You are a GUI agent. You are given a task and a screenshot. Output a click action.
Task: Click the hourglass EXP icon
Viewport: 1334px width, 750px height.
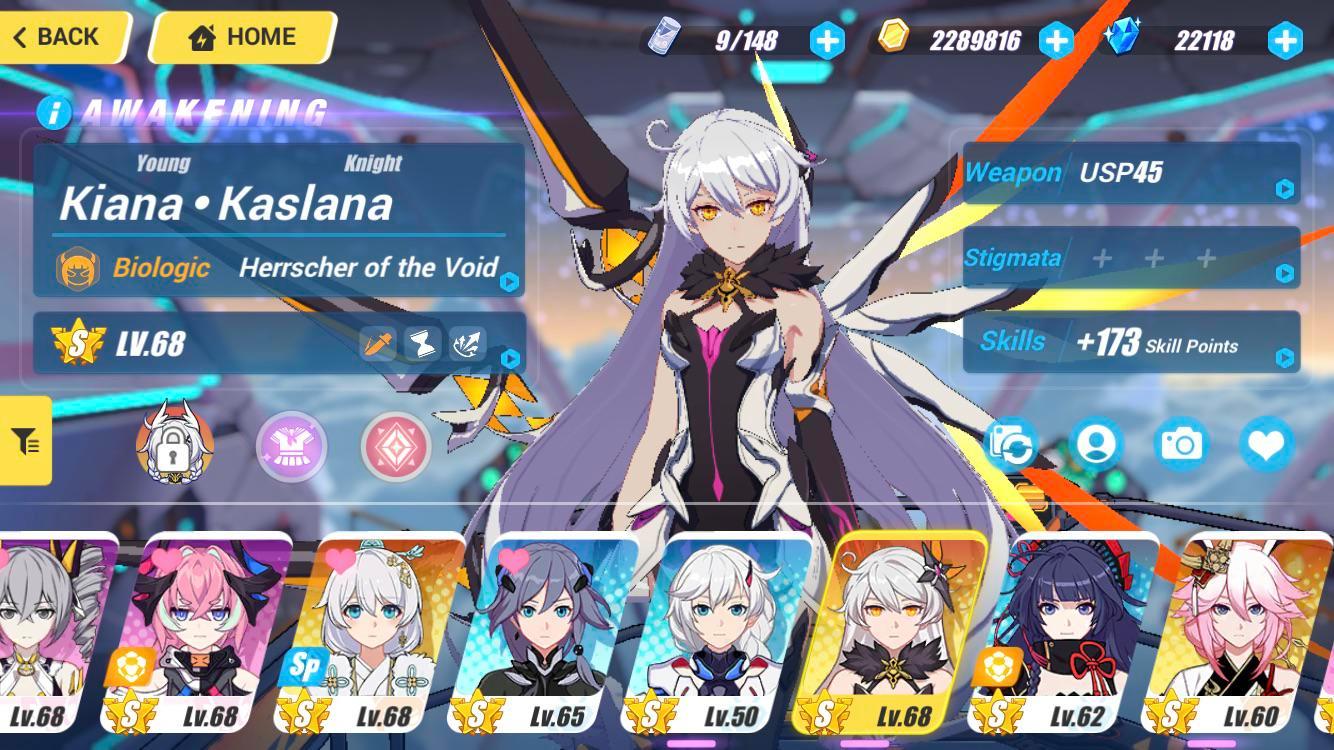point(420,343)
